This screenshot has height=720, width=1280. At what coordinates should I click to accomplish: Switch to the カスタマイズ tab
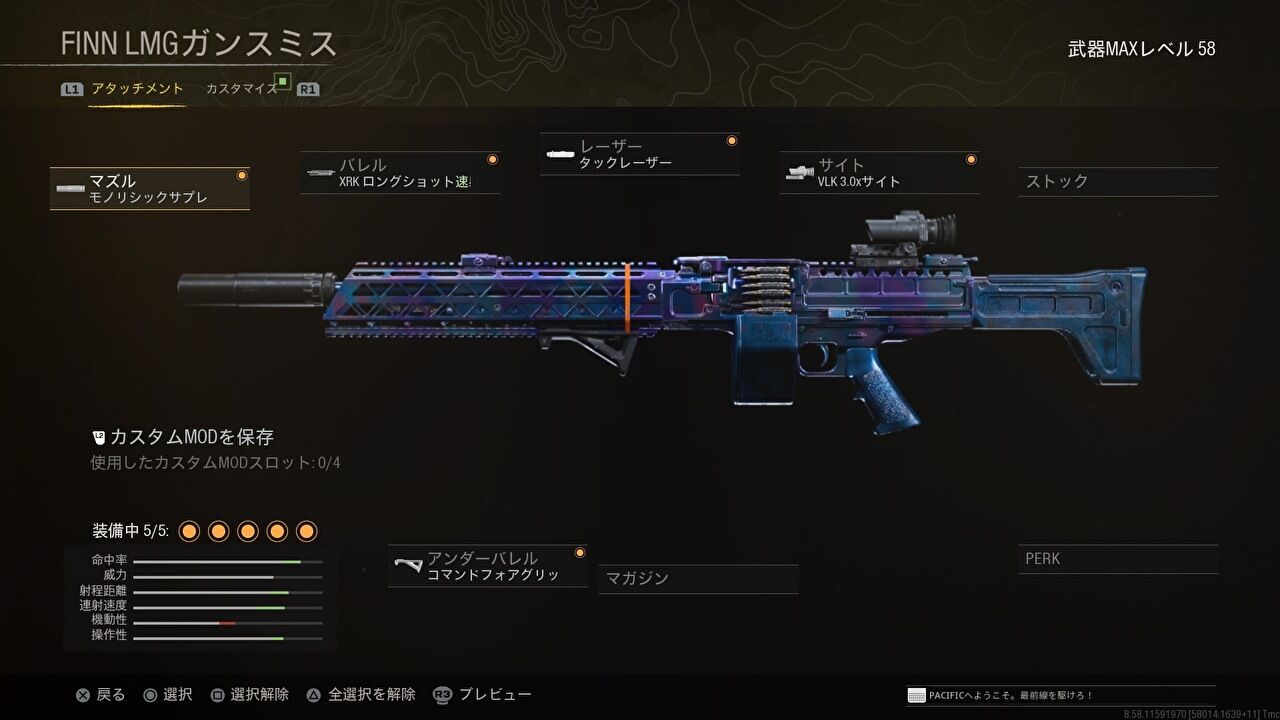pyautogui.click(x=240, y=88)
